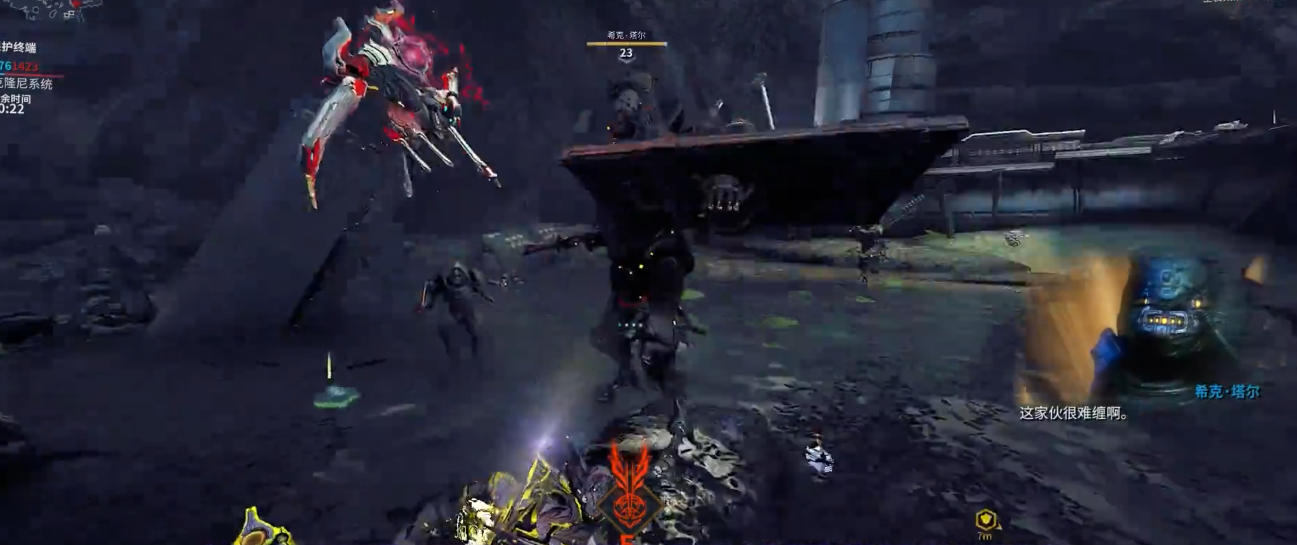Click the yellow objective waypoint marker
The height and width of the screenshot is (545, 1297).
(x=987, y=519)
